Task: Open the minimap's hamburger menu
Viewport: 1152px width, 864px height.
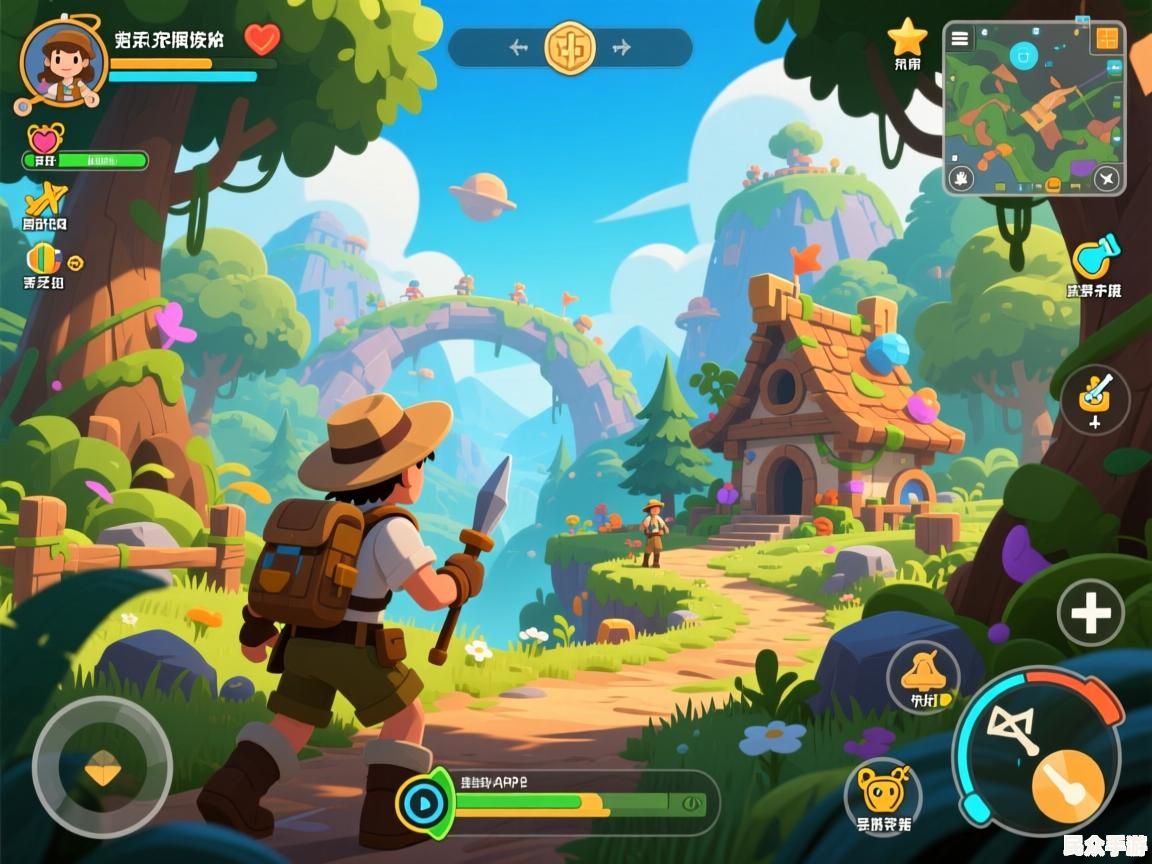Action: [960, 39]
